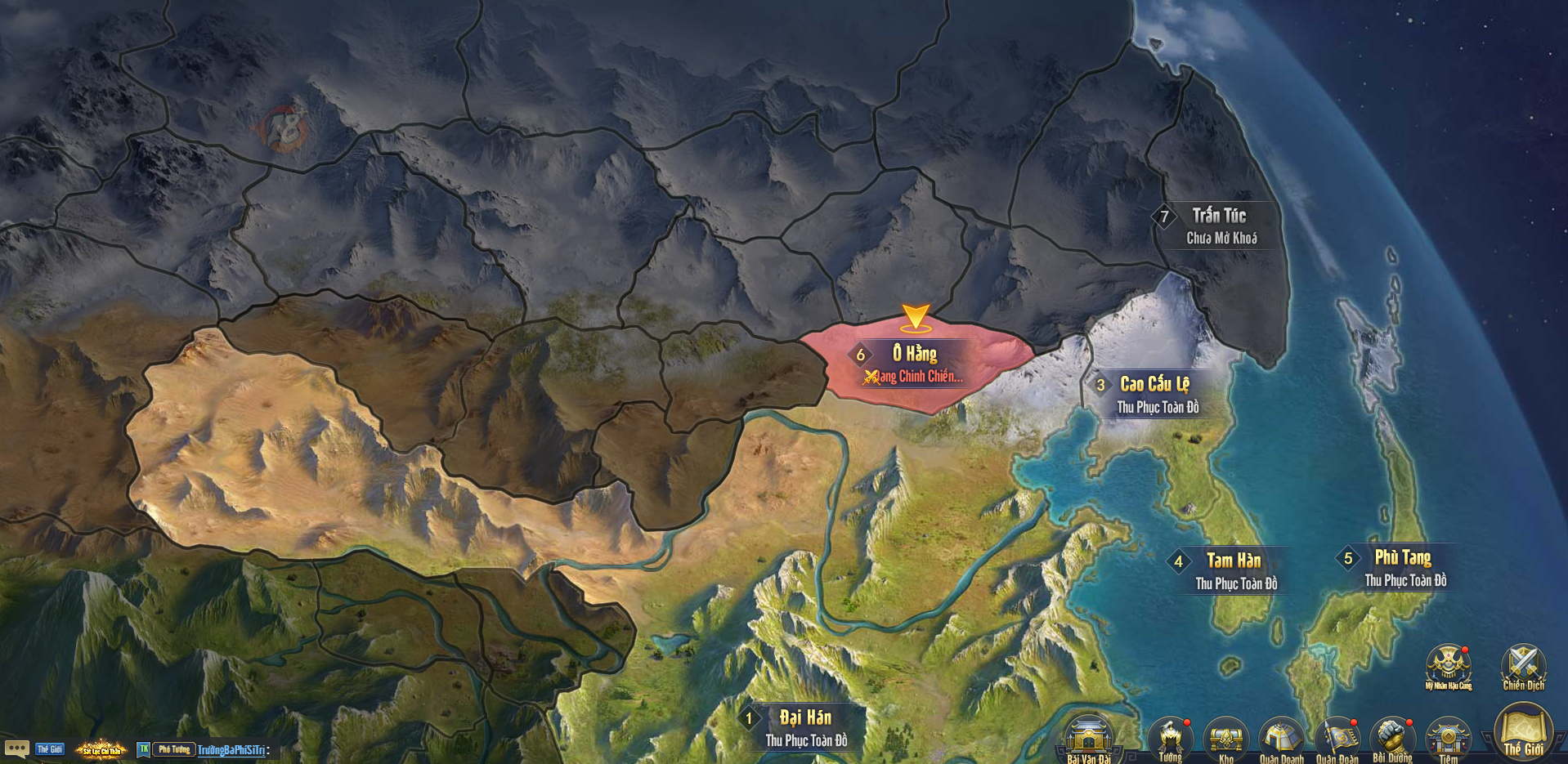This screenshot has height=764, width=1568.
Task: Open the Thế Giới world scroll button
Action: pyautogui.click(x=1523, y=733)
